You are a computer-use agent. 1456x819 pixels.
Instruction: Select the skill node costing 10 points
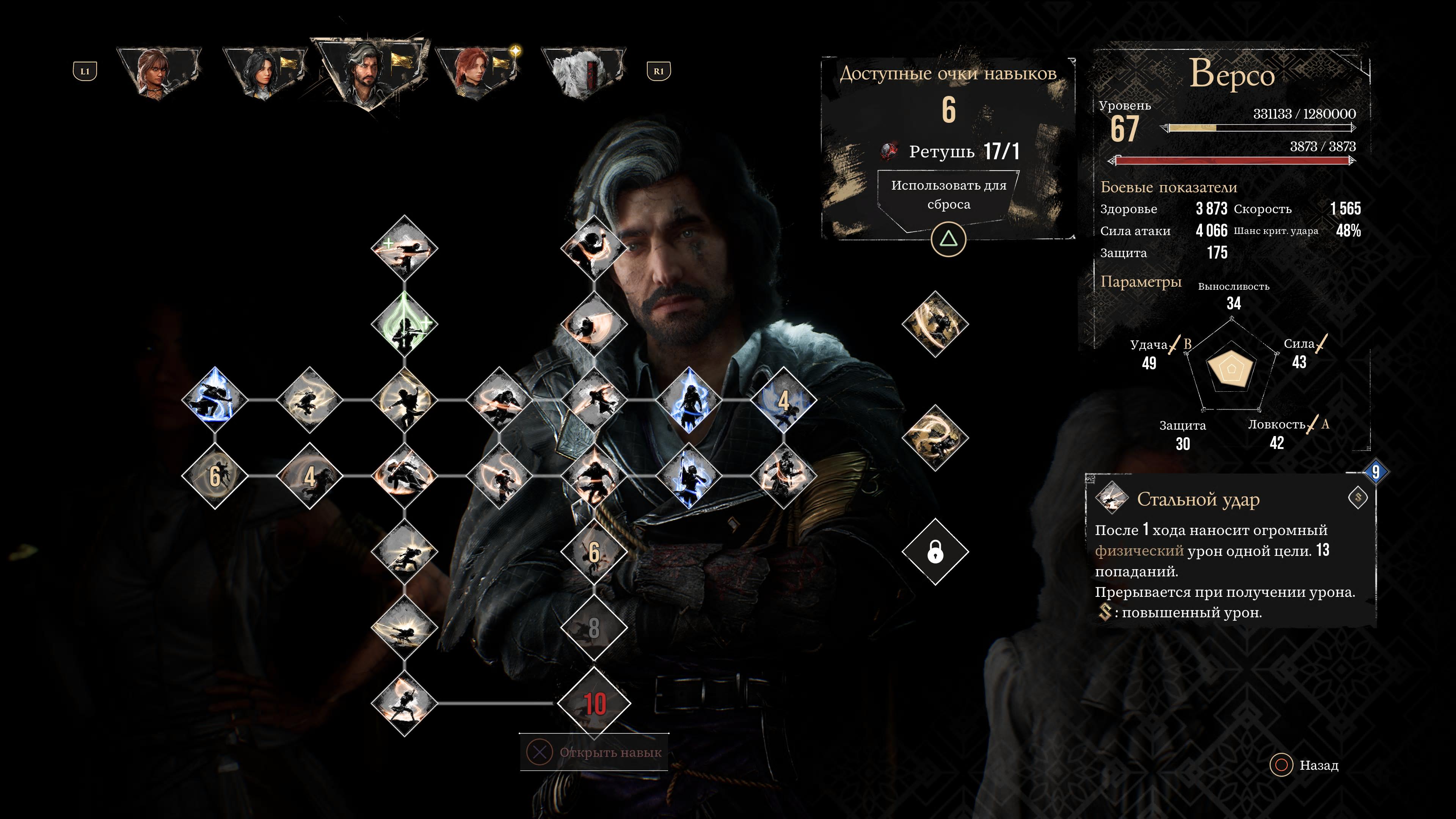(594, 703)
